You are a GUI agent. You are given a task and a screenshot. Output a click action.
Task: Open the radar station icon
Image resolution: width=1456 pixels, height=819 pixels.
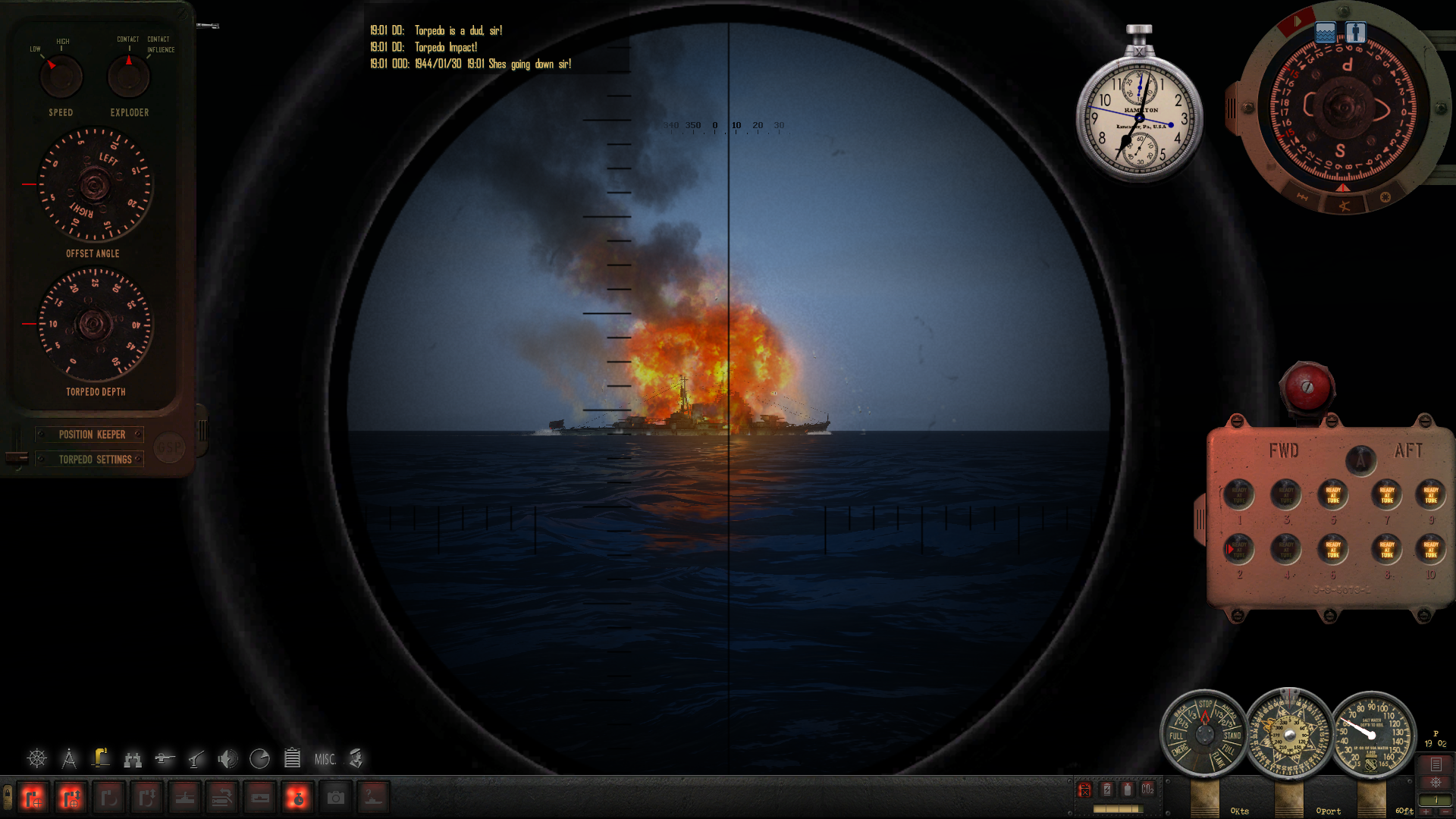point(259,758)
